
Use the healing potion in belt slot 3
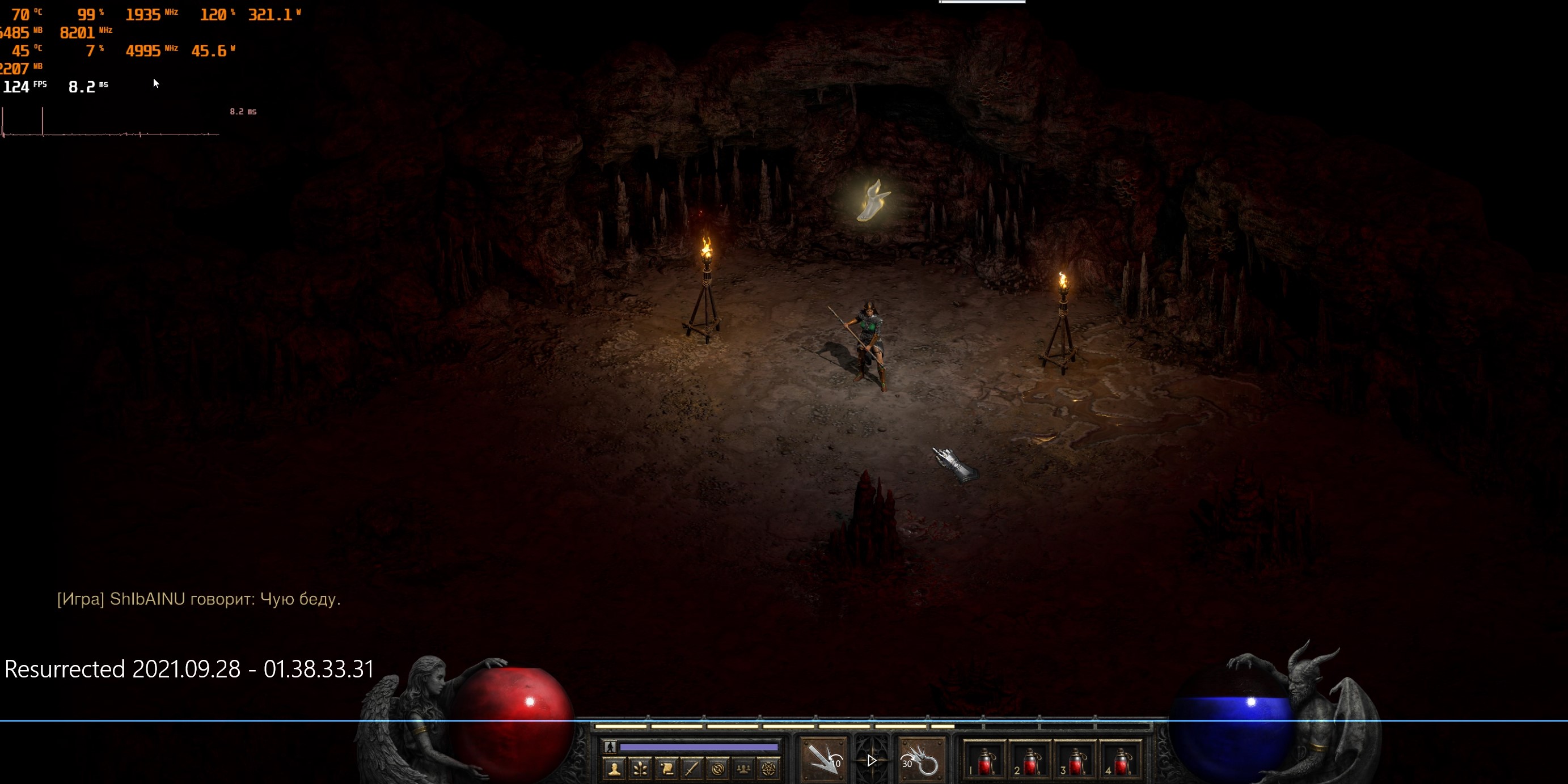click(x=1075, y=761)
